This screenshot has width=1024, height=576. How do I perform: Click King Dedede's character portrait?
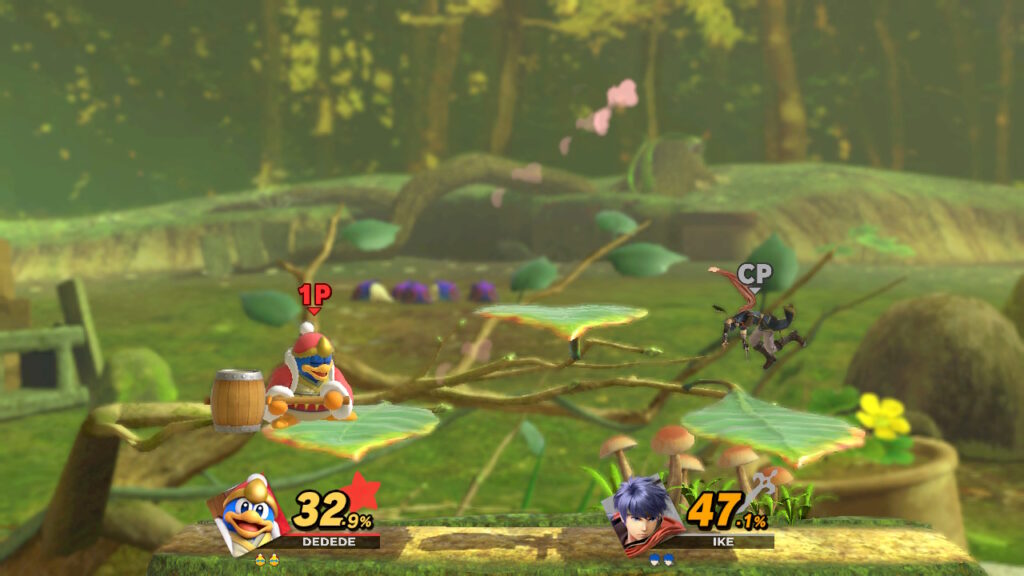249,512
